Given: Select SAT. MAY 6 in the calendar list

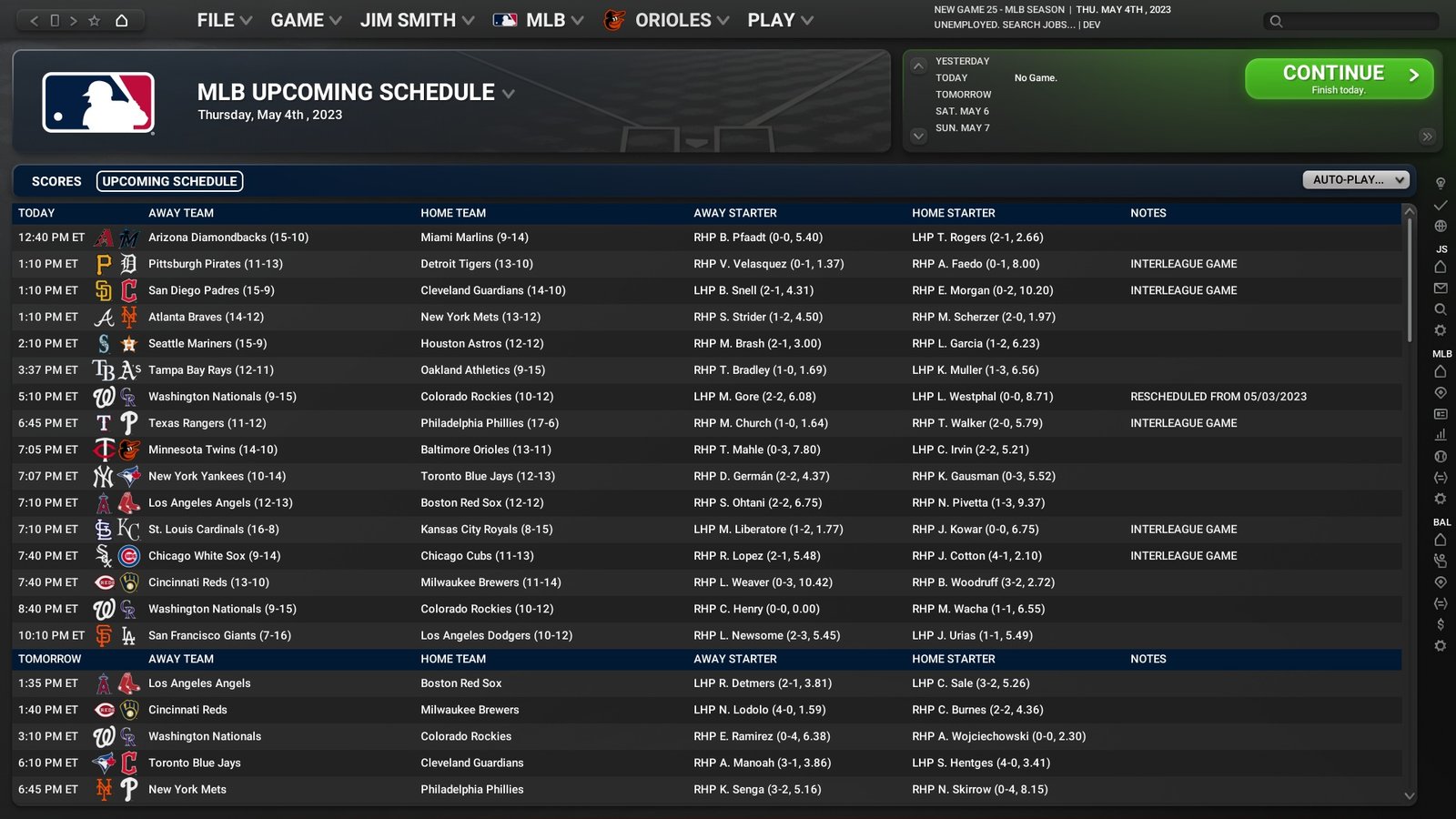Looking at the screenshot, I should click(962, 111).
